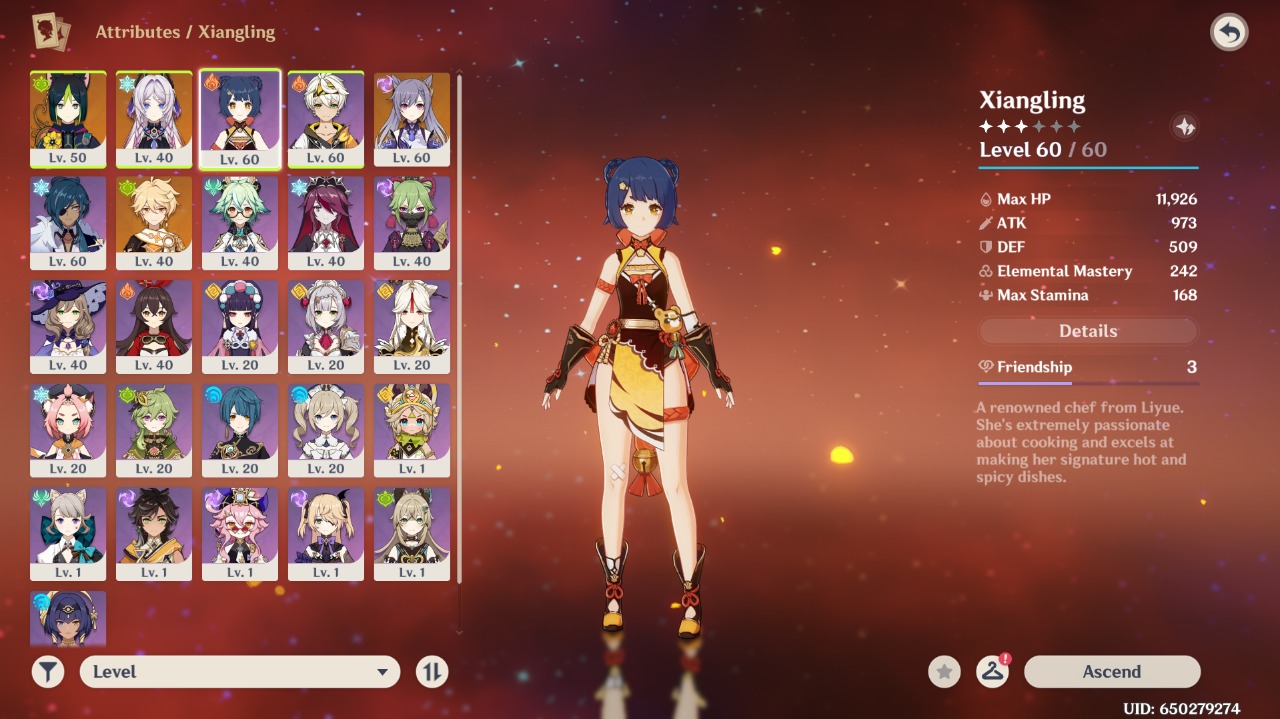
Task: Select Tighnari's Lv. 50 portrait
Action: point(68,119)
